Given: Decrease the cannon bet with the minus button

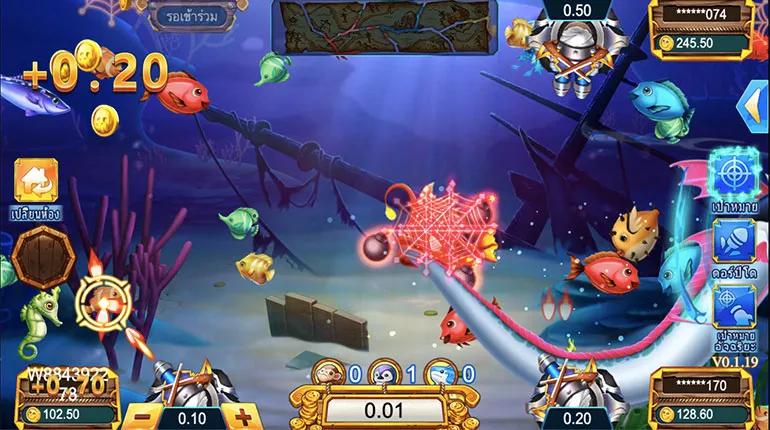Looking at the screenshot, I should click(143, 416).
